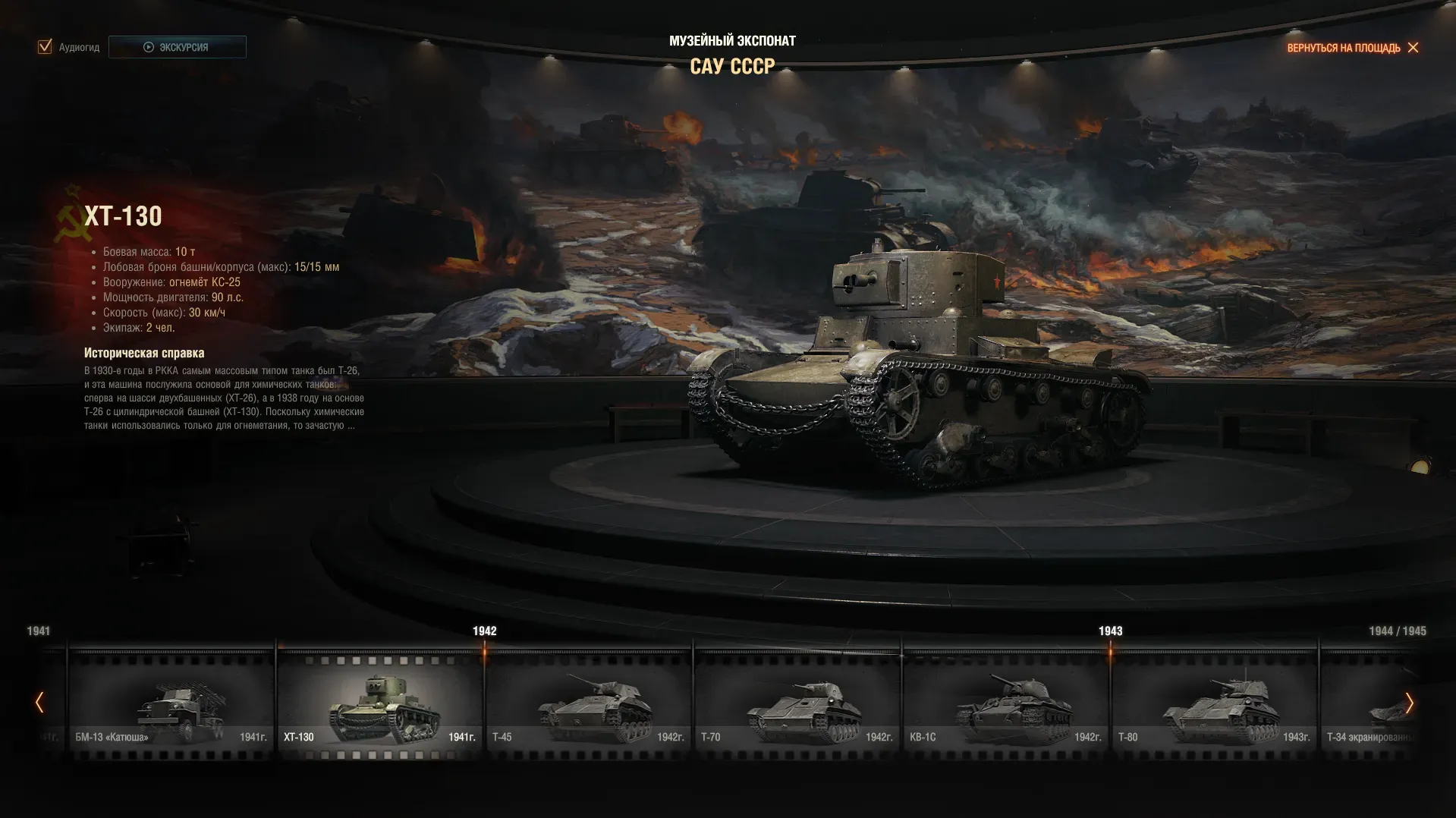Click the right filmstrip arrow
The image size is (1456, 818).
(x=1409, y=703)
